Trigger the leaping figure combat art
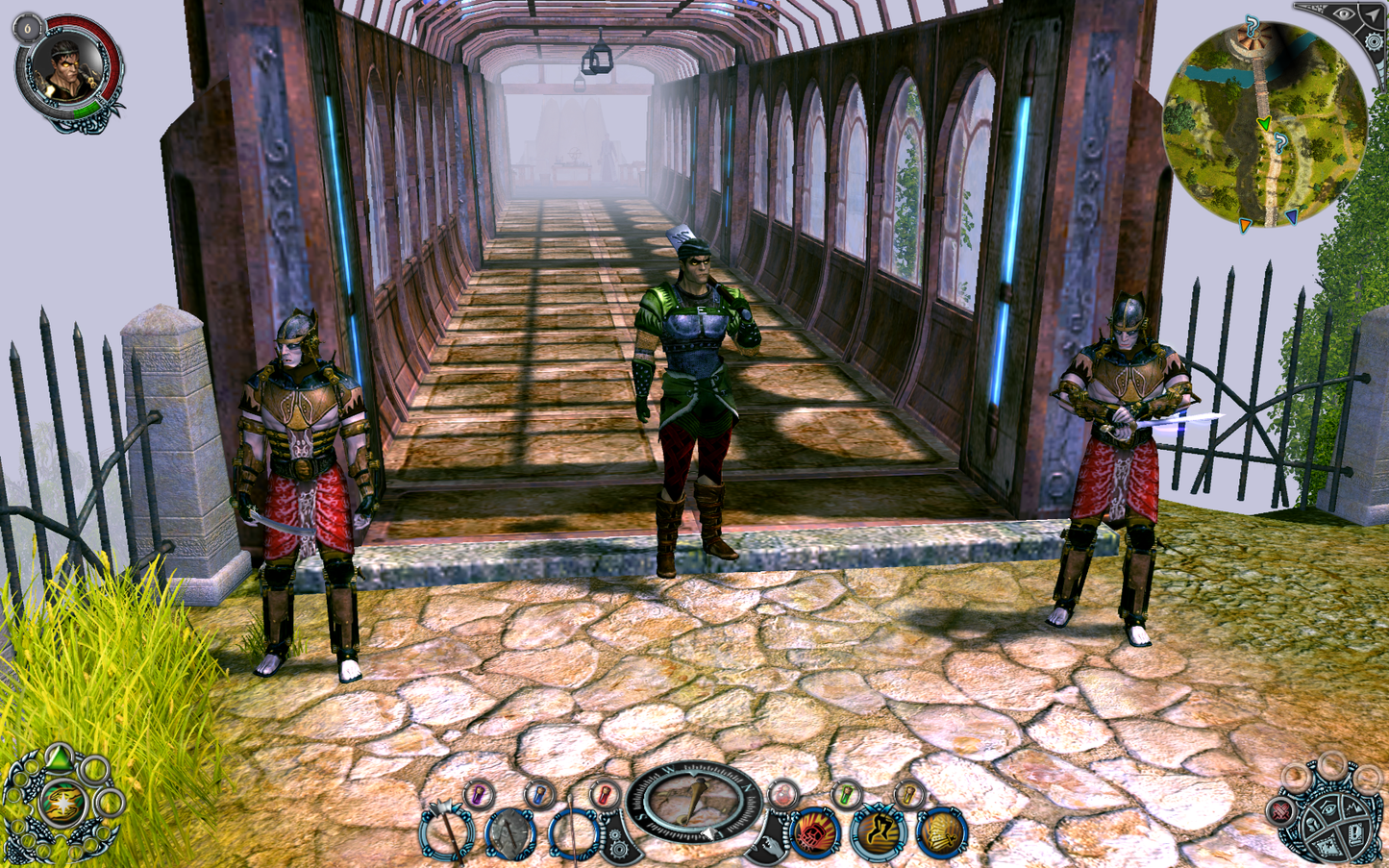The width and height of the screenshot is (1389, 868). (877, 832)
